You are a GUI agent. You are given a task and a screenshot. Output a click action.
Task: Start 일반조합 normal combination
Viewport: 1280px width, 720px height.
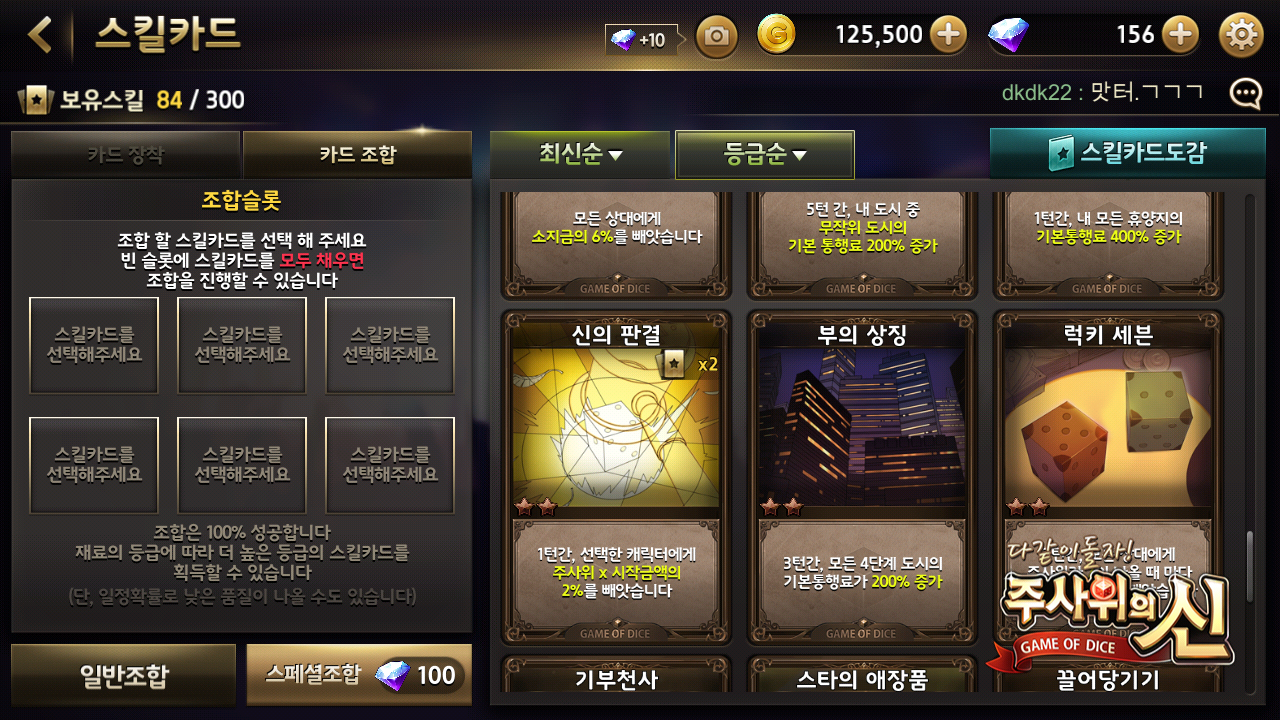[x=124, y=676]
